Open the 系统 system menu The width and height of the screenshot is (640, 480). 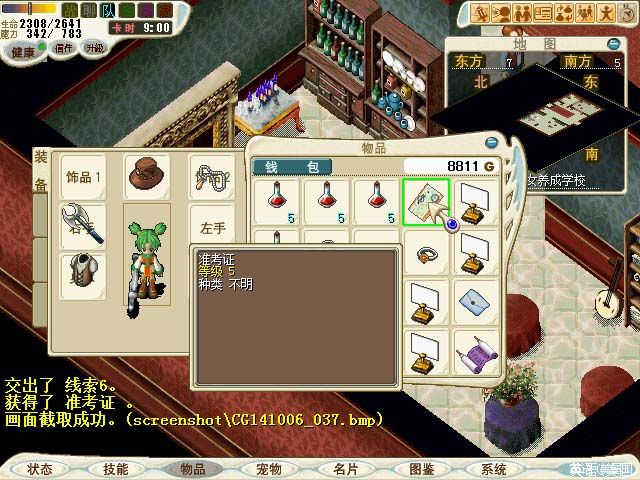click(x=493, y=468)
